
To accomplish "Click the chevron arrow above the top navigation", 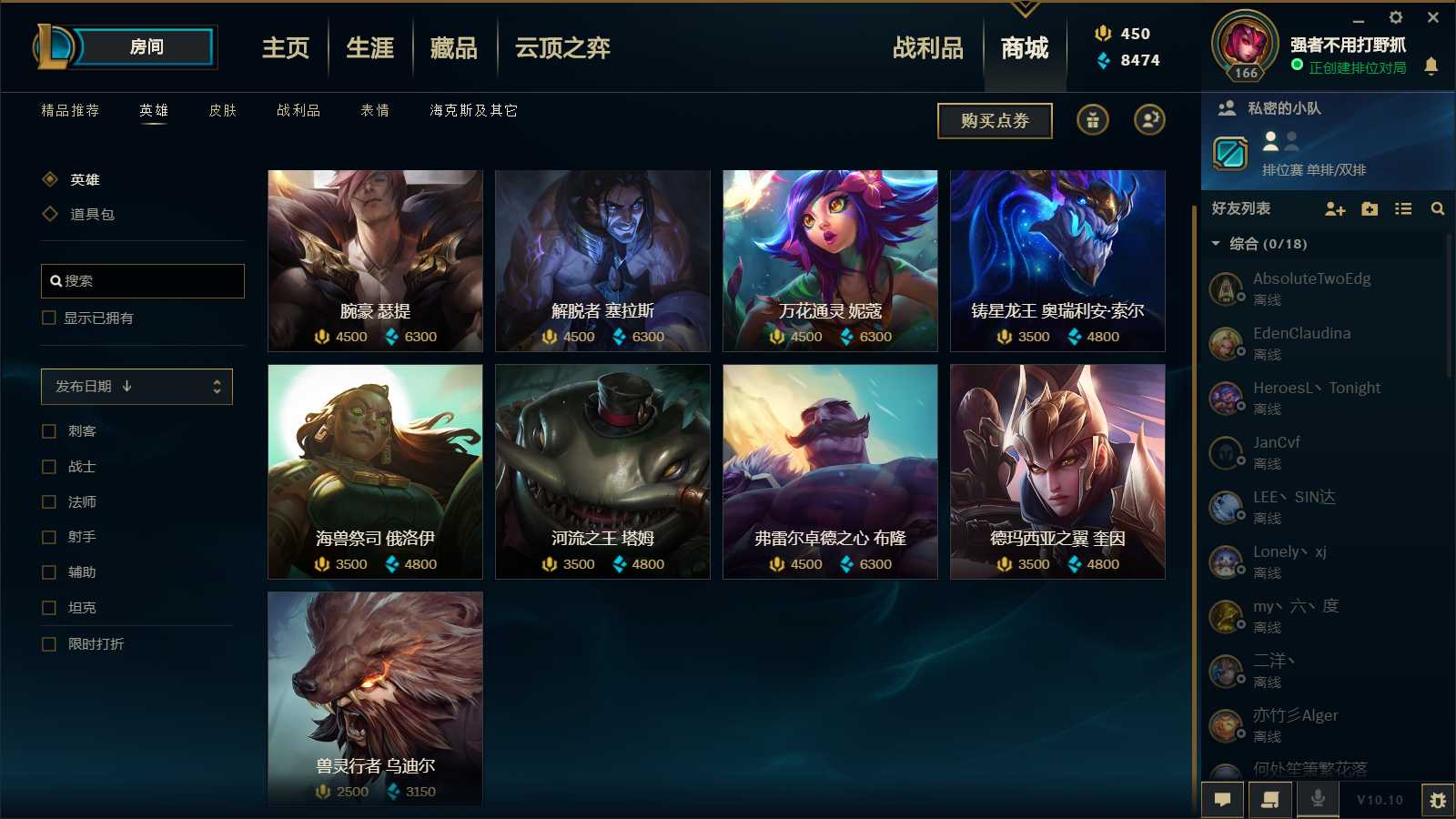I will click(1026, 7).
